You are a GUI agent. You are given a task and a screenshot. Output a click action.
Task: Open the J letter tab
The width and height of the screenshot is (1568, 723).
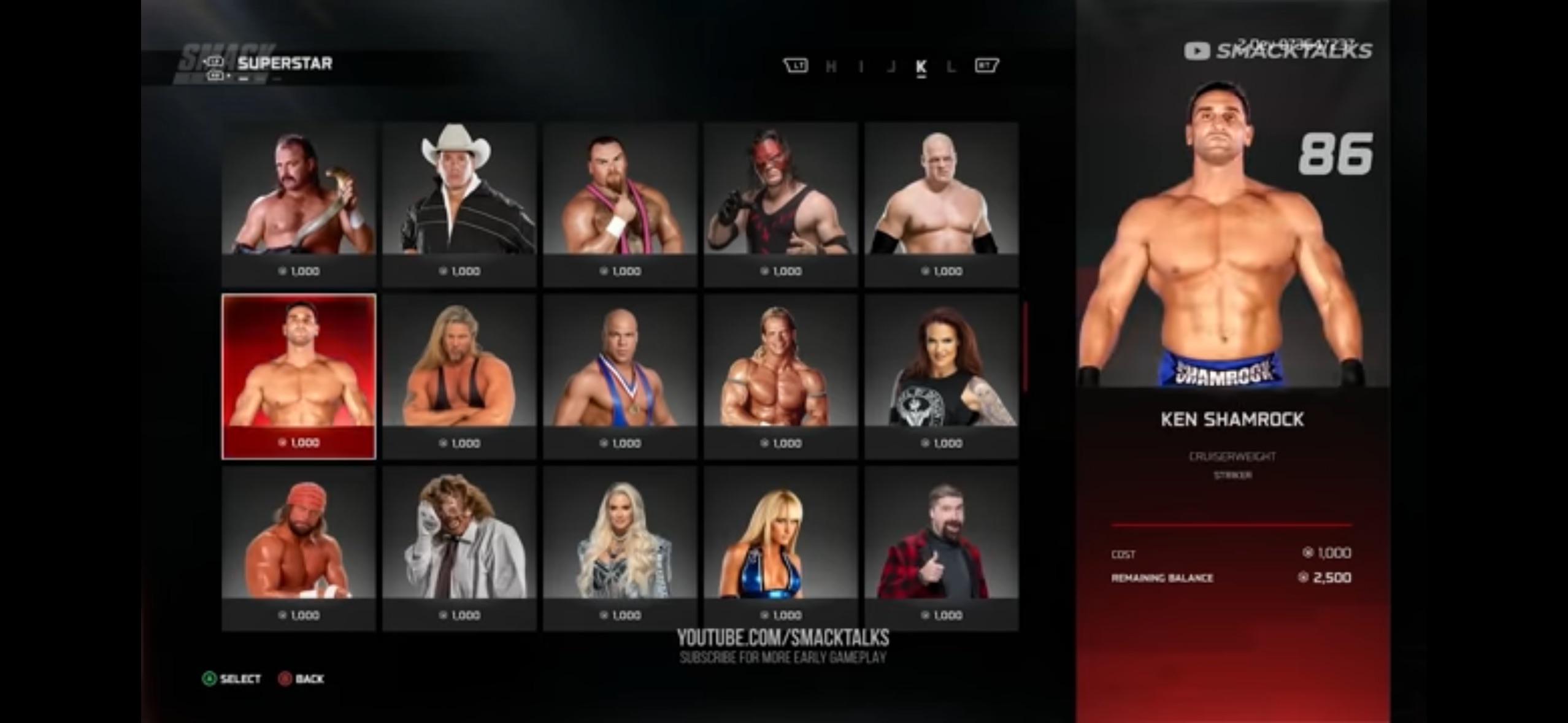click(x=891, y=66)
